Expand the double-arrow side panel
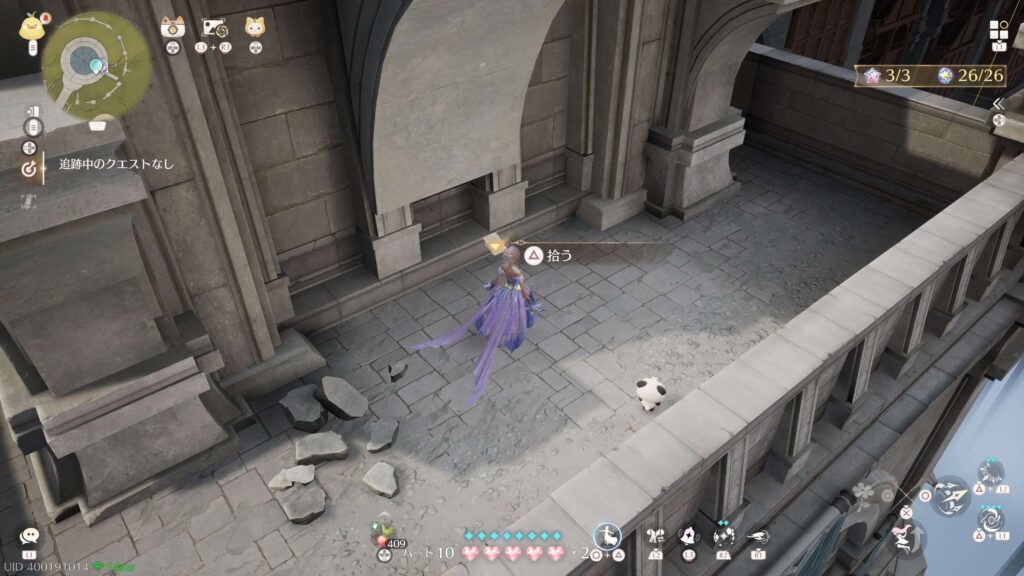The image size is (1024, 576). point(998,103)
